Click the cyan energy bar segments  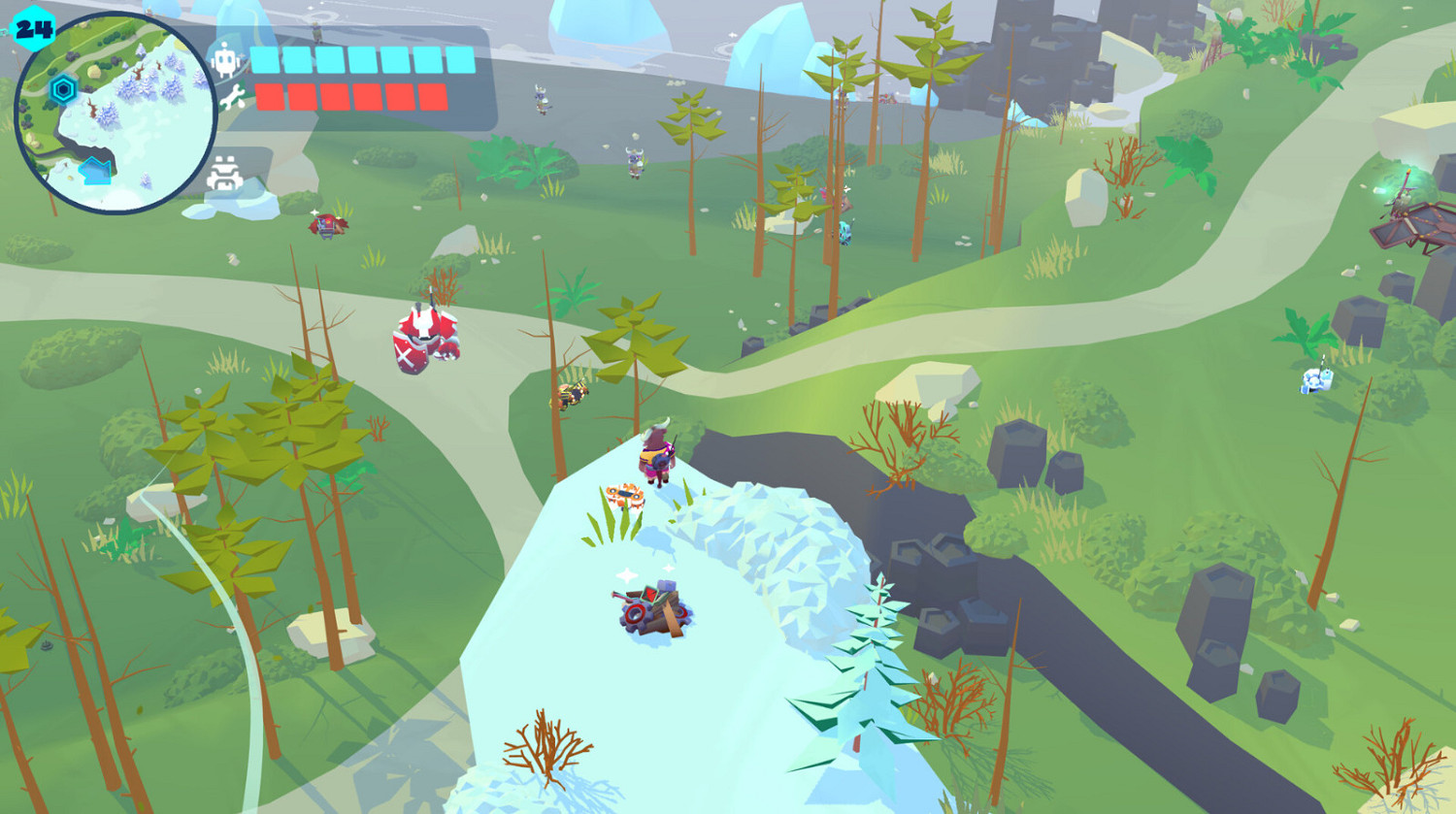pyautogui.click(x=359, y=58)
